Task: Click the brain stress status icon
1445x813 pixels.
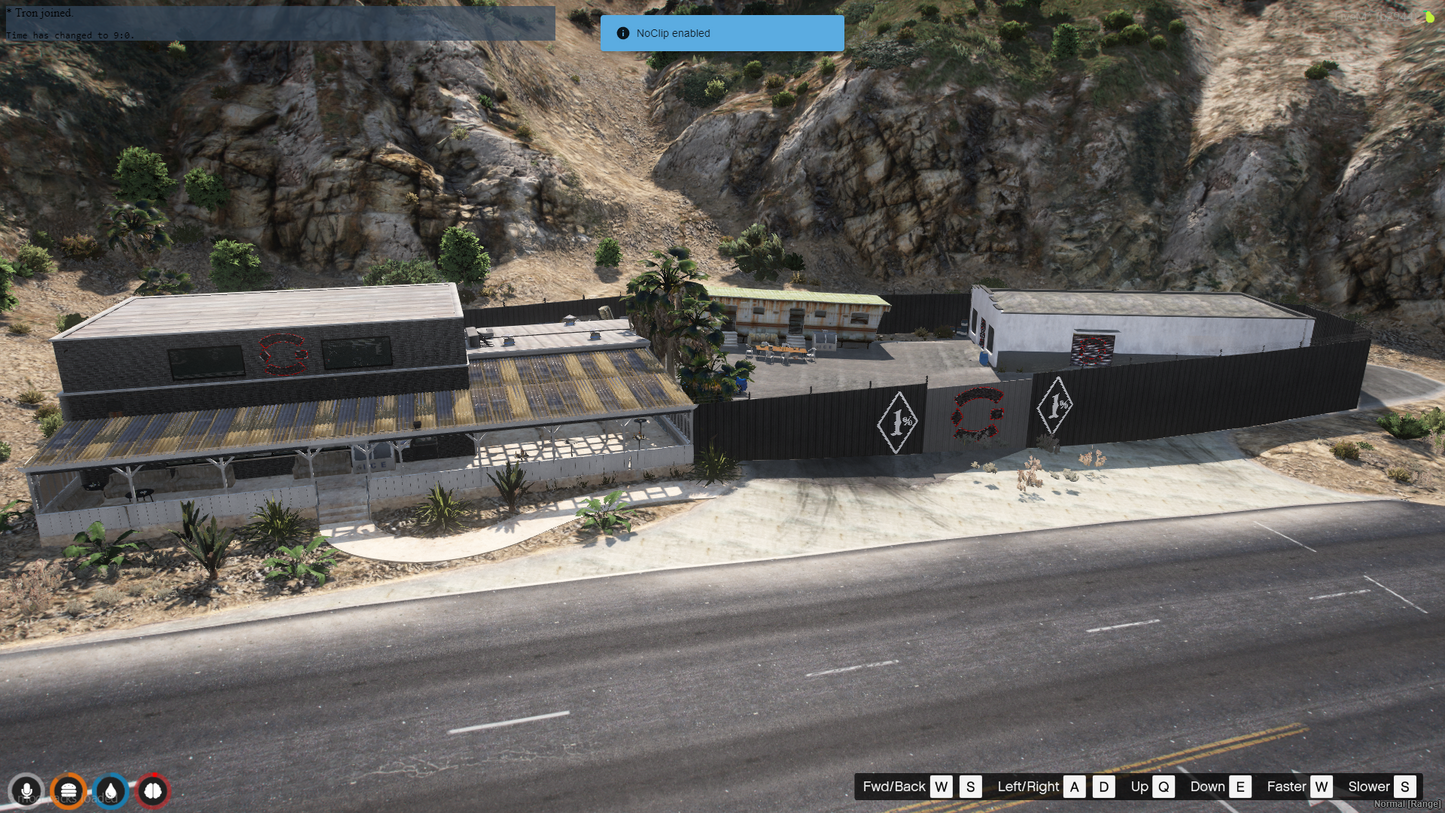Action: click(x=153, y=791)
